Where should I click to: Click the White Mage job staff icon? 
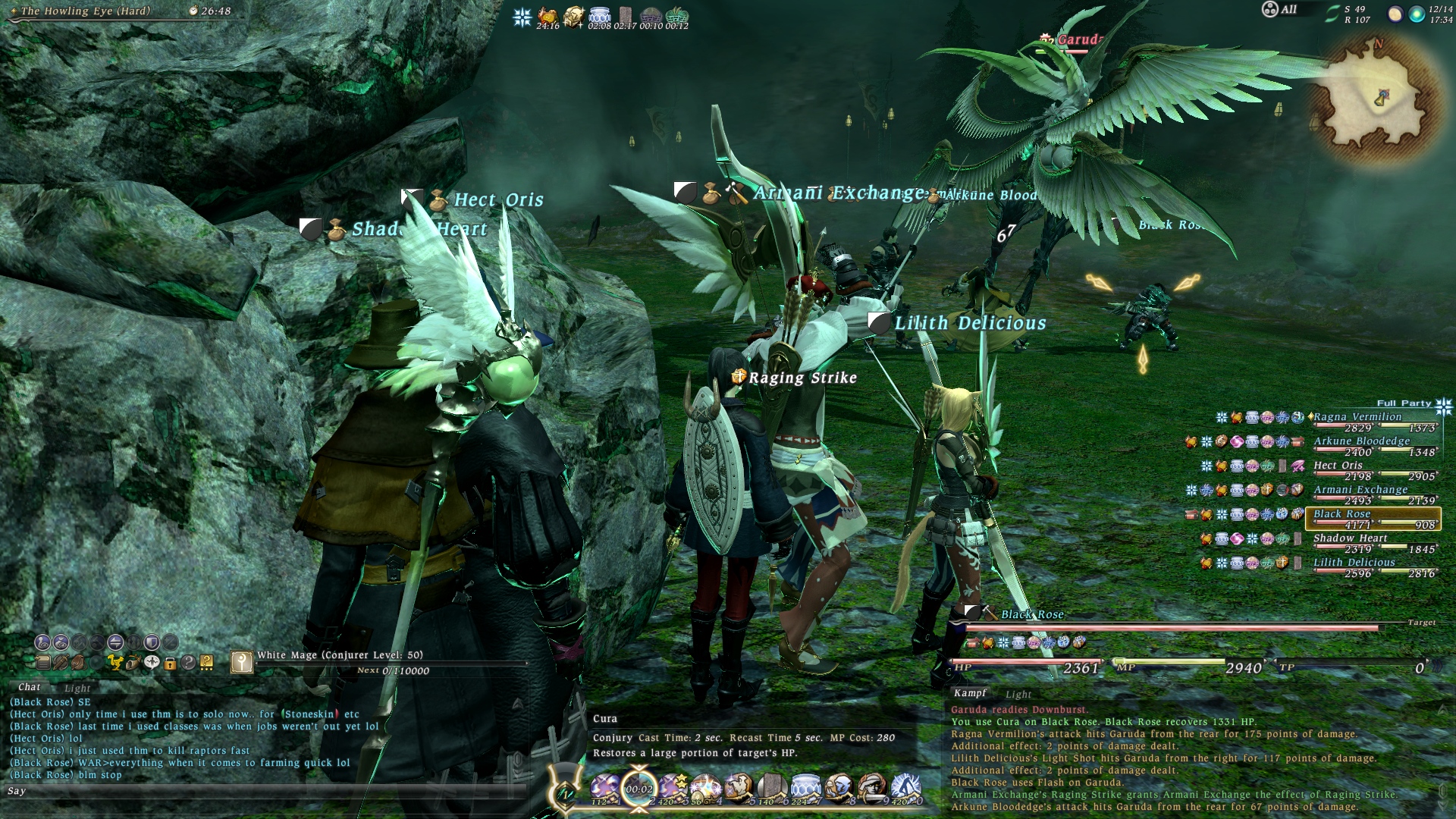[241, 662]
